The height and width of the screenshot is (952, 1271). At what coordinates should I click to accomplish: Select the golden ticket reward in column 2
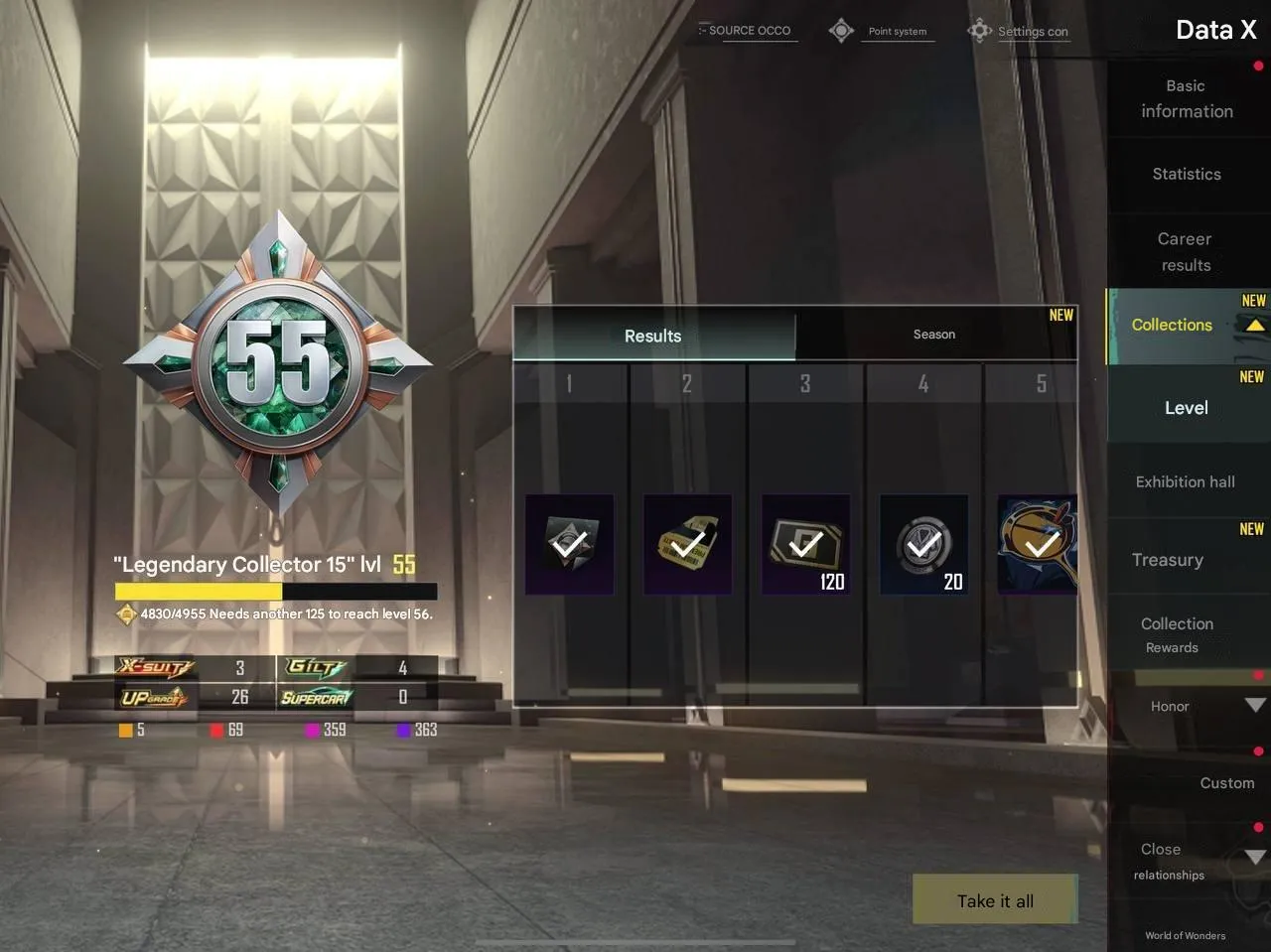[687, 544]
